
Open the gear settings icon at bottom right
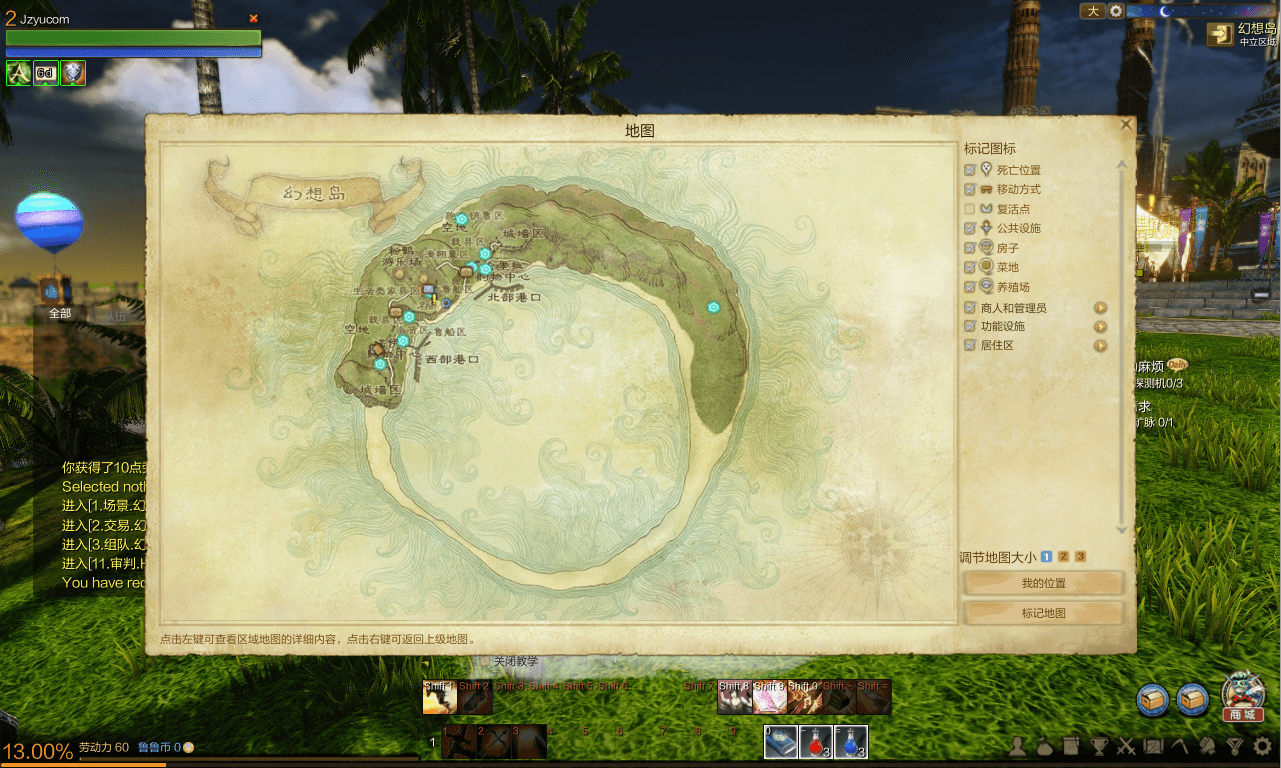coord(1263,746)
